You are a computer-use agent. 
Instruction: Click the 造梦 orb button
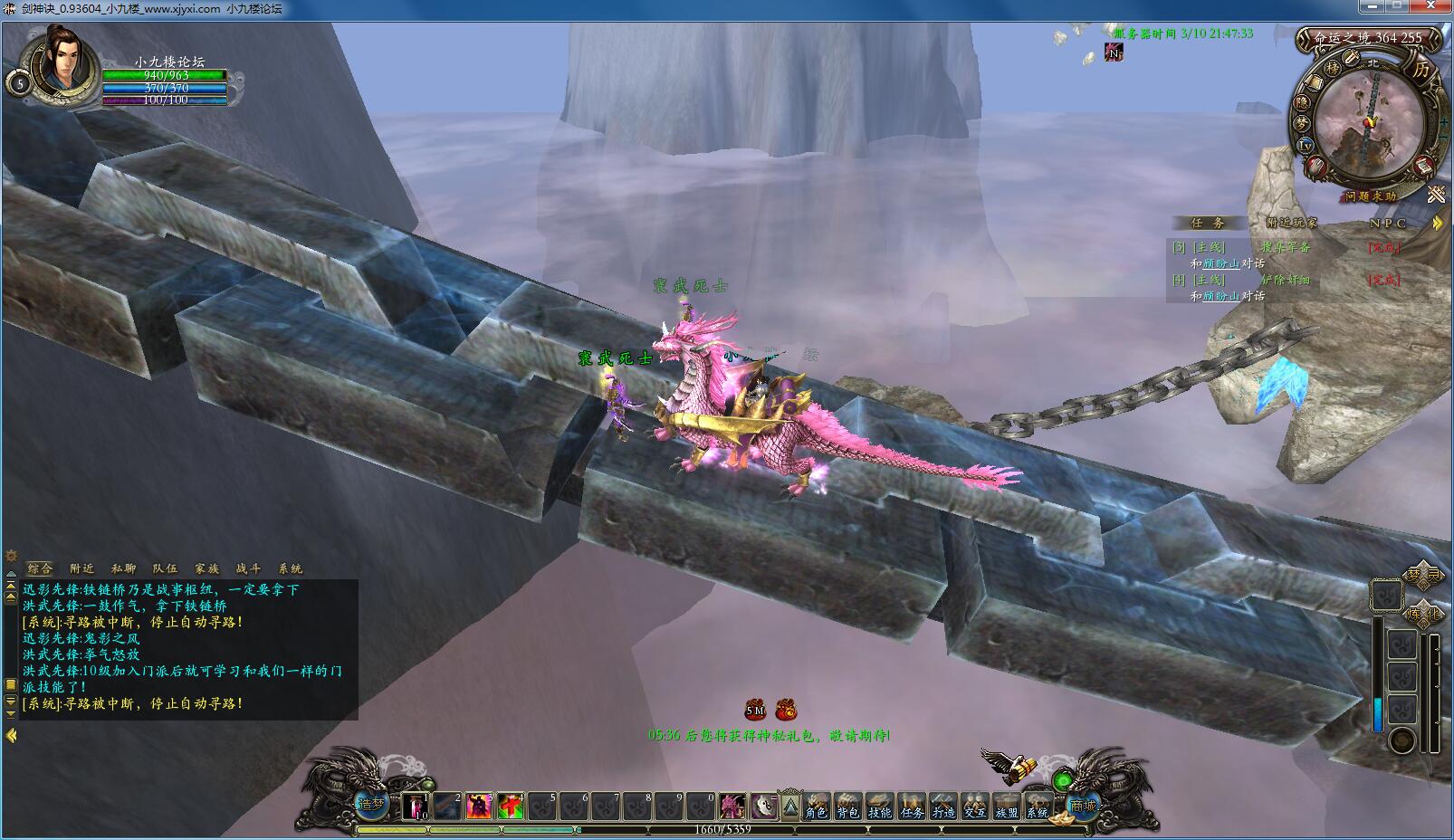[x=371, y=803]
